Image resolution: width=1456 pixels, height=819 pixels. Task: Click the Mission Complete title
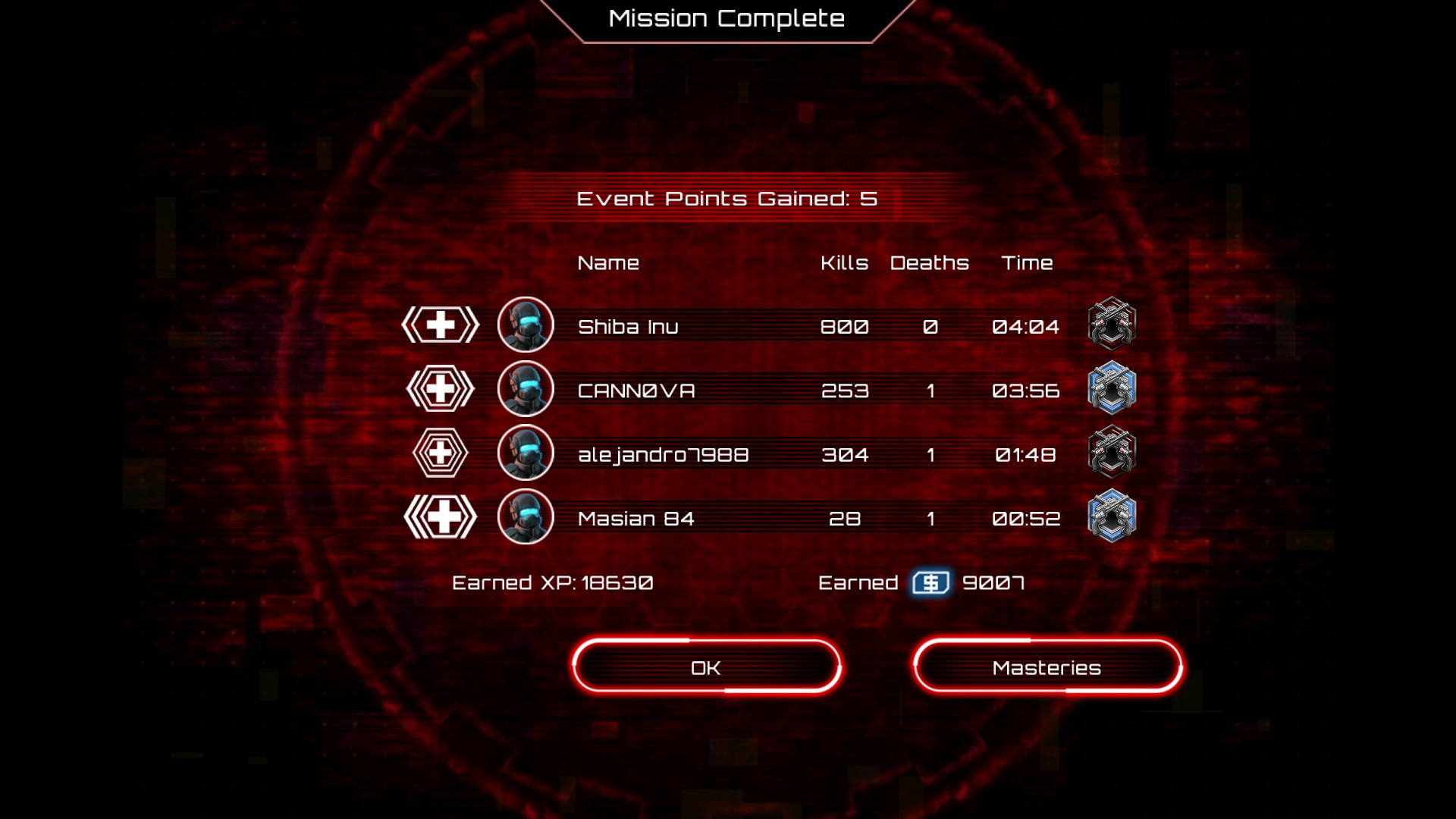726,18
